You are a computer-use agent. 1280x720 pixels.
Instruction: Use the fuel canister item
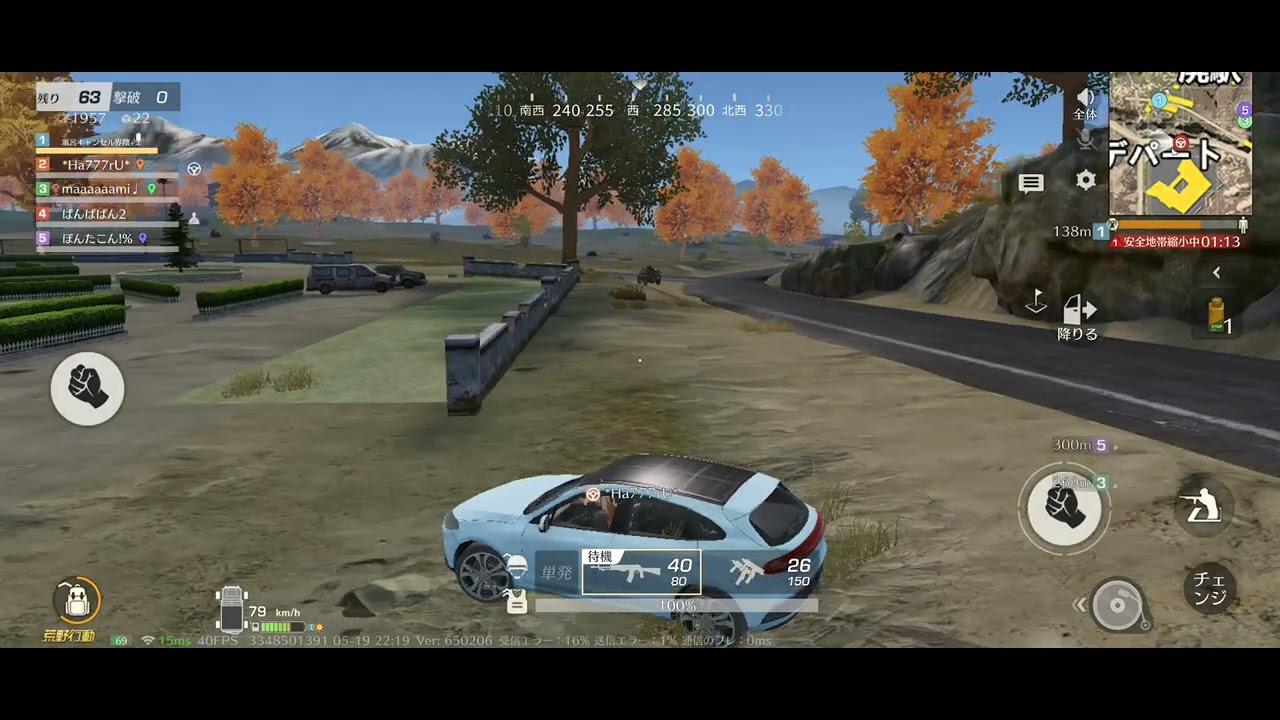1217,315
